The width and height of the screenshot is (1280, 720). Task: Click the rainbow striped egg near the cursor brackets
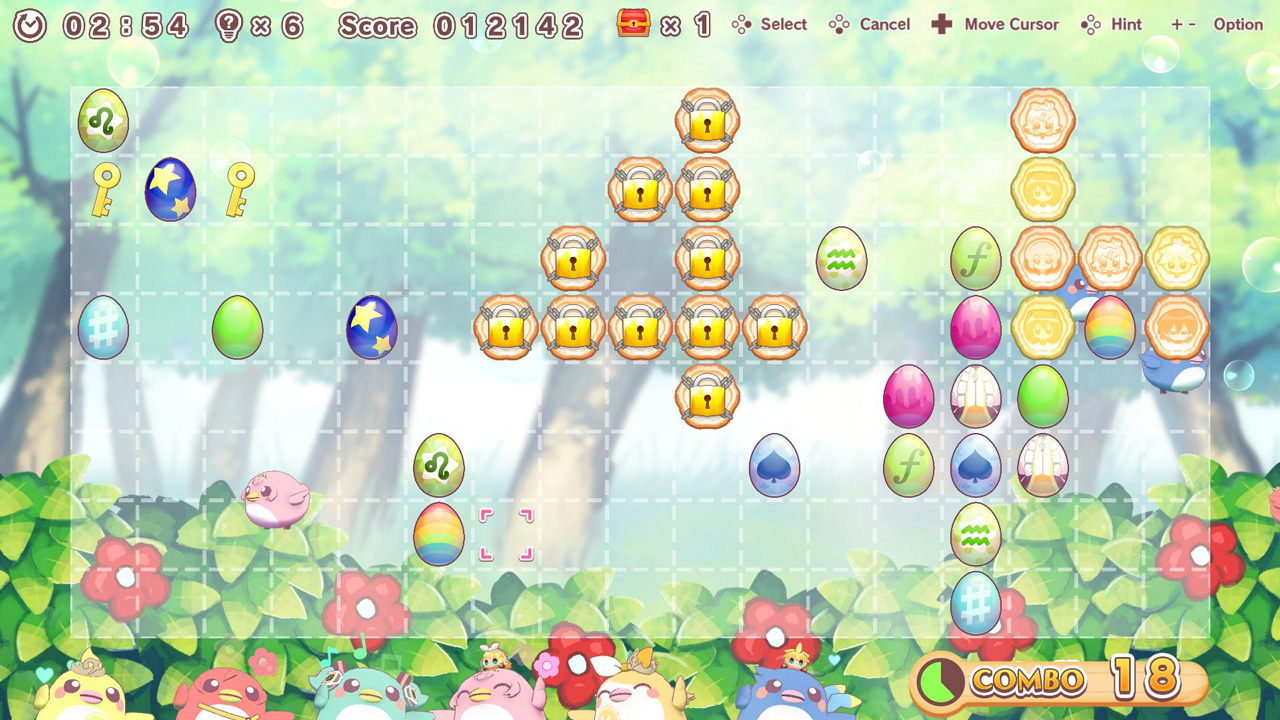coord(438,534)
